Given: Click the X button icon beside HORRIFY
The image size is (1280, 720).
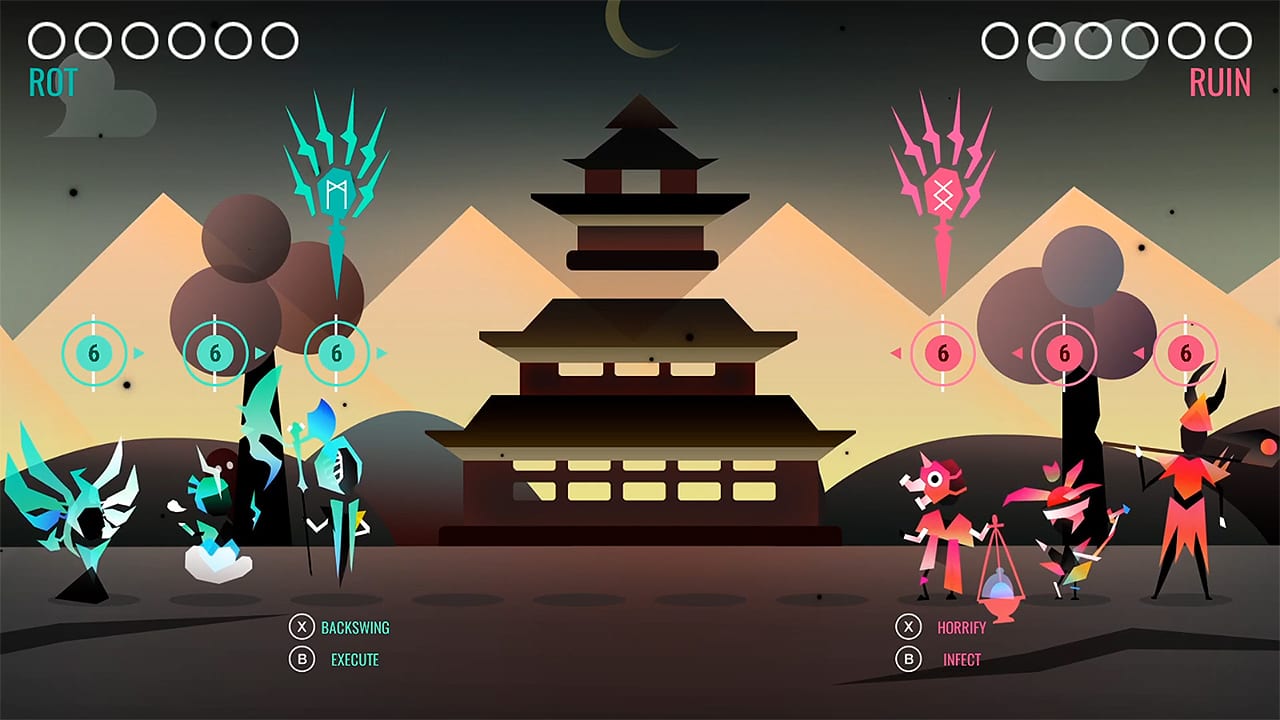Looking at the screenshot, I should 908,627.
